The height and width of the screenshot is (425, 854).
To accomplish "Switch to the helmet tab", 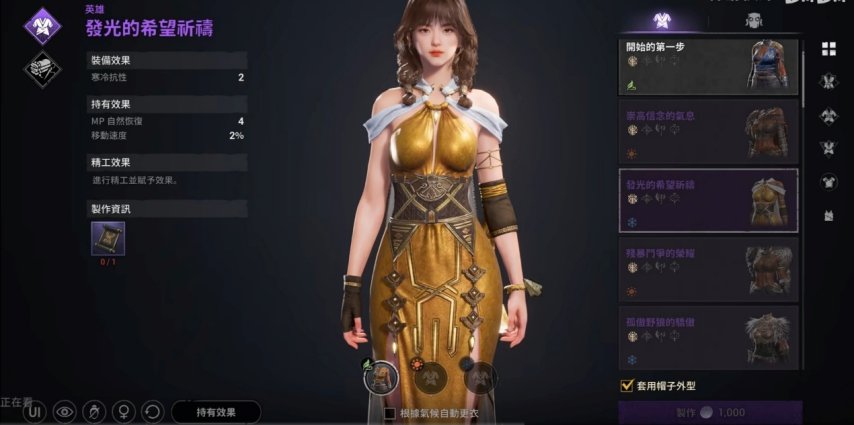I will 752,20.
